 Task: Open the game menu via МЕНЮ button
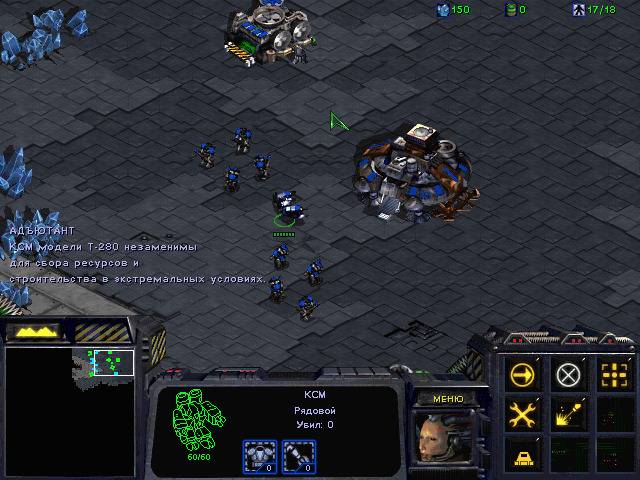click(x=447, y=398)
